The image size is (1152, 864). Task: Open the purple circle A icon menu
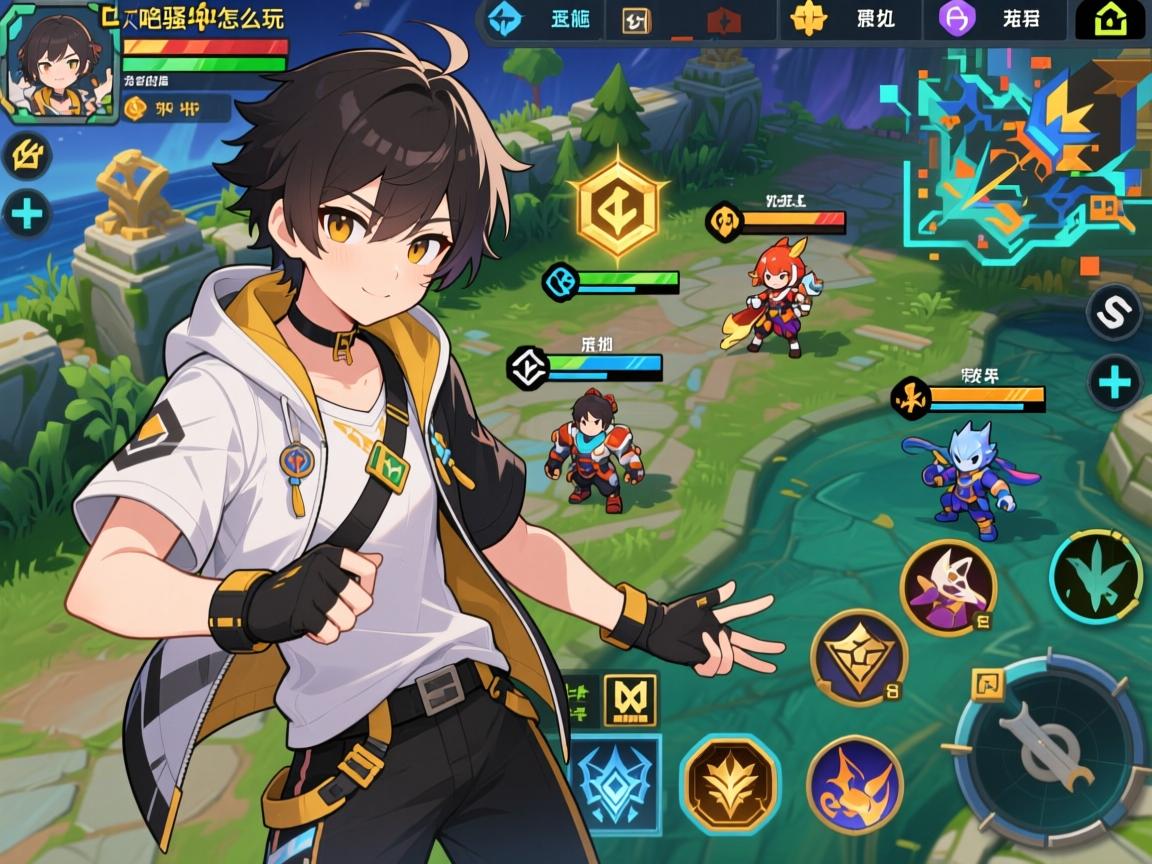pyautogui.click(x=957, y=19)
